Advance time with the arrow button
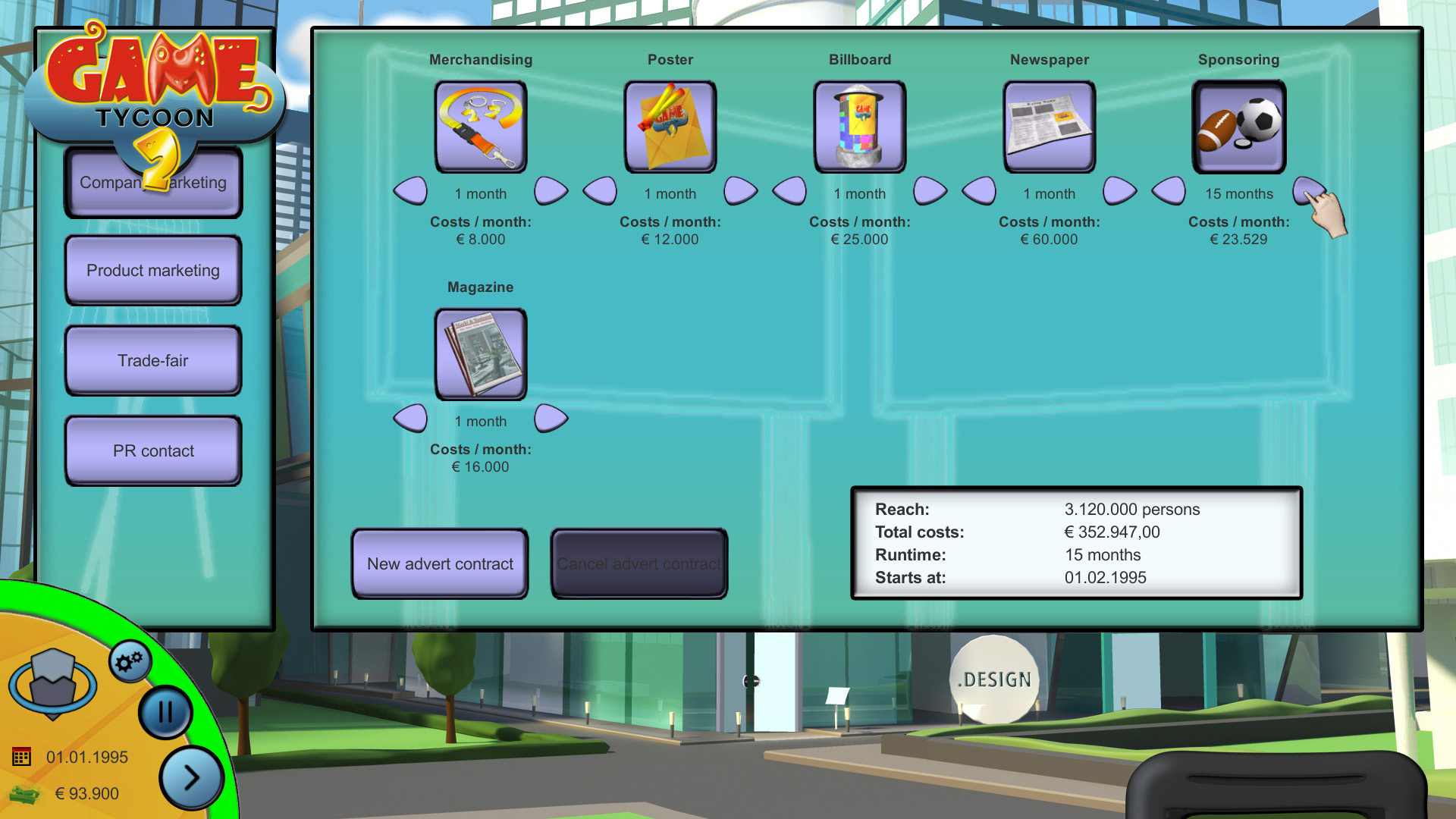The height and width of the screenshot is (819, 1456). click(191, 777)
